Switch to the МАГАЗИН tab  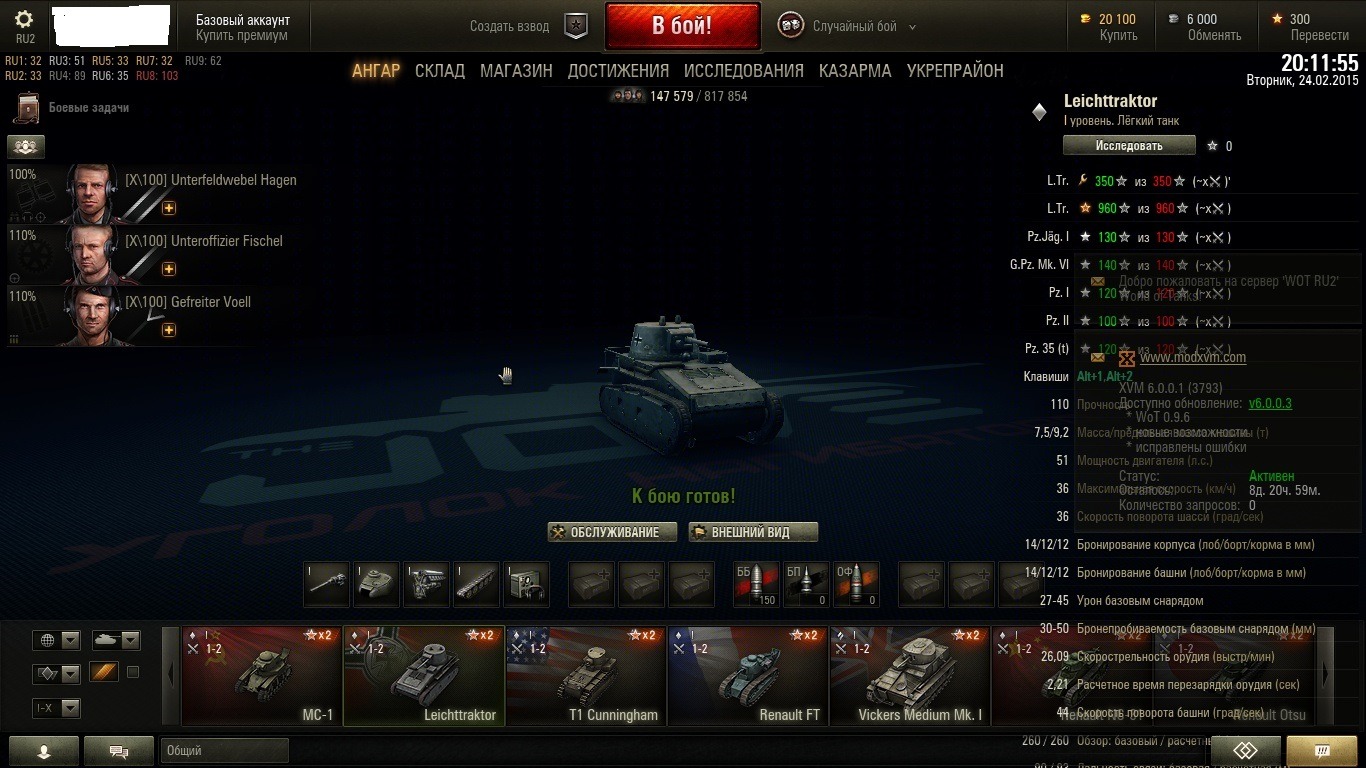point(516,71)
